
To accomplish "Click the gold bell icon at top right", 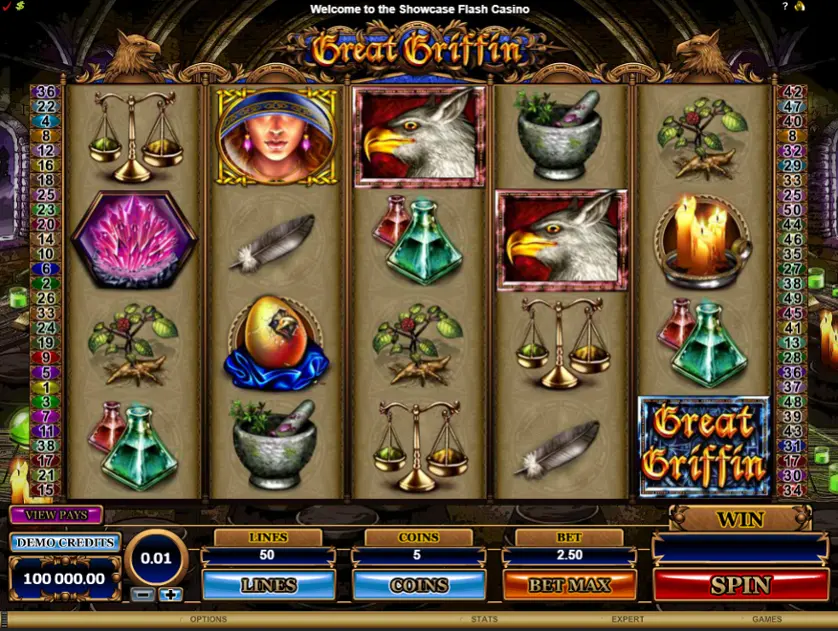I will click(x=800, y=7).
